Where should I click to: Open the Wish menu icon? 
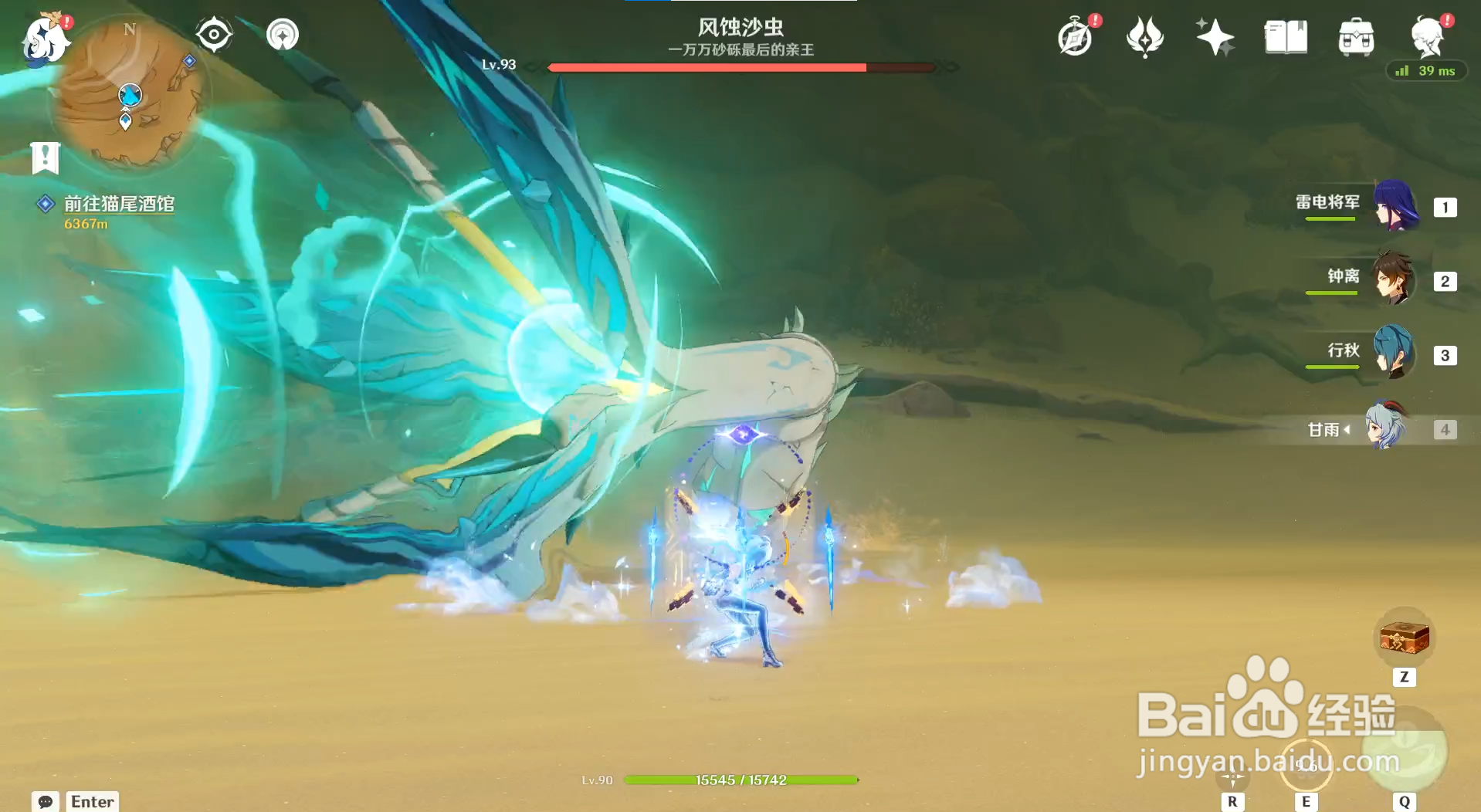1144,36
